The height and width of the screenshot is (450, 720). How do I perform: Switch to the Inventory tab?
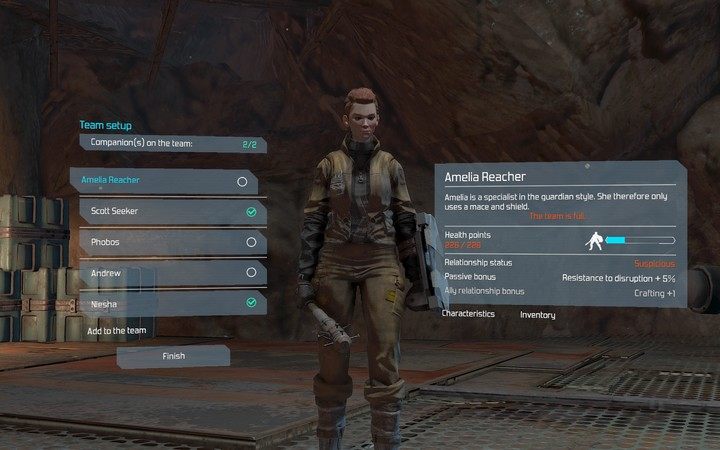click(x=538, y=315)
